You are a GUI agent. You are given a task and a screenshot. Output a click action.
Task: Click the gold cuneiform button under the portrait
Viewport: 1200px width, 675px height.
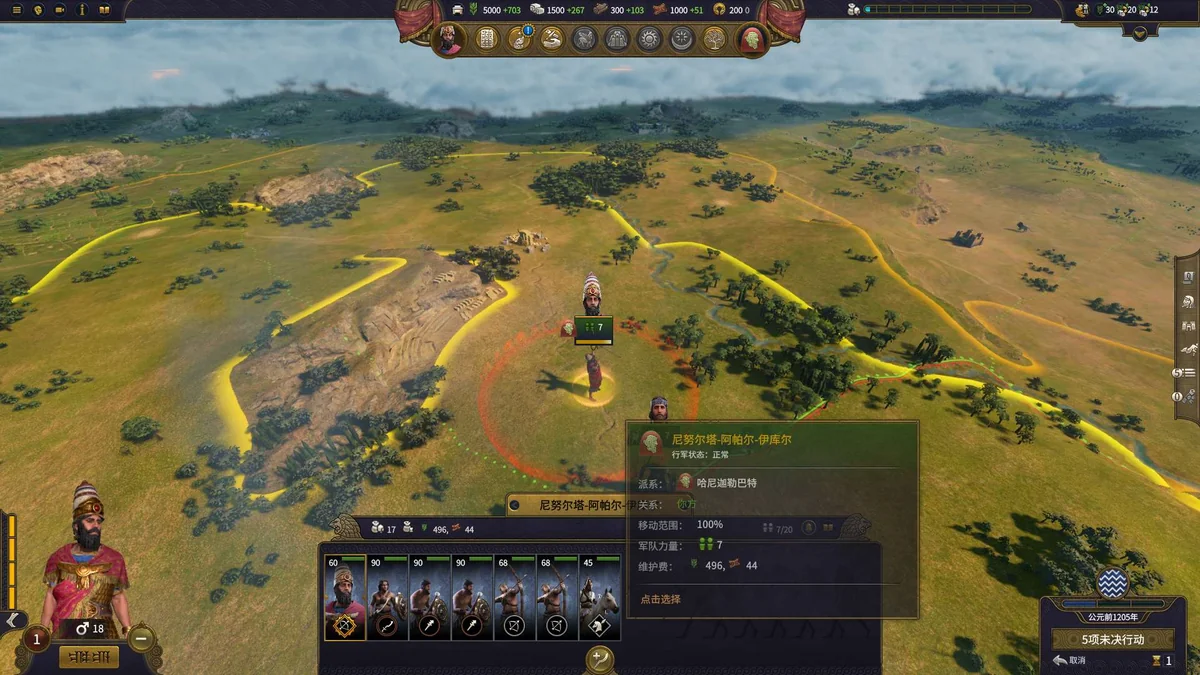click(89, 657)
